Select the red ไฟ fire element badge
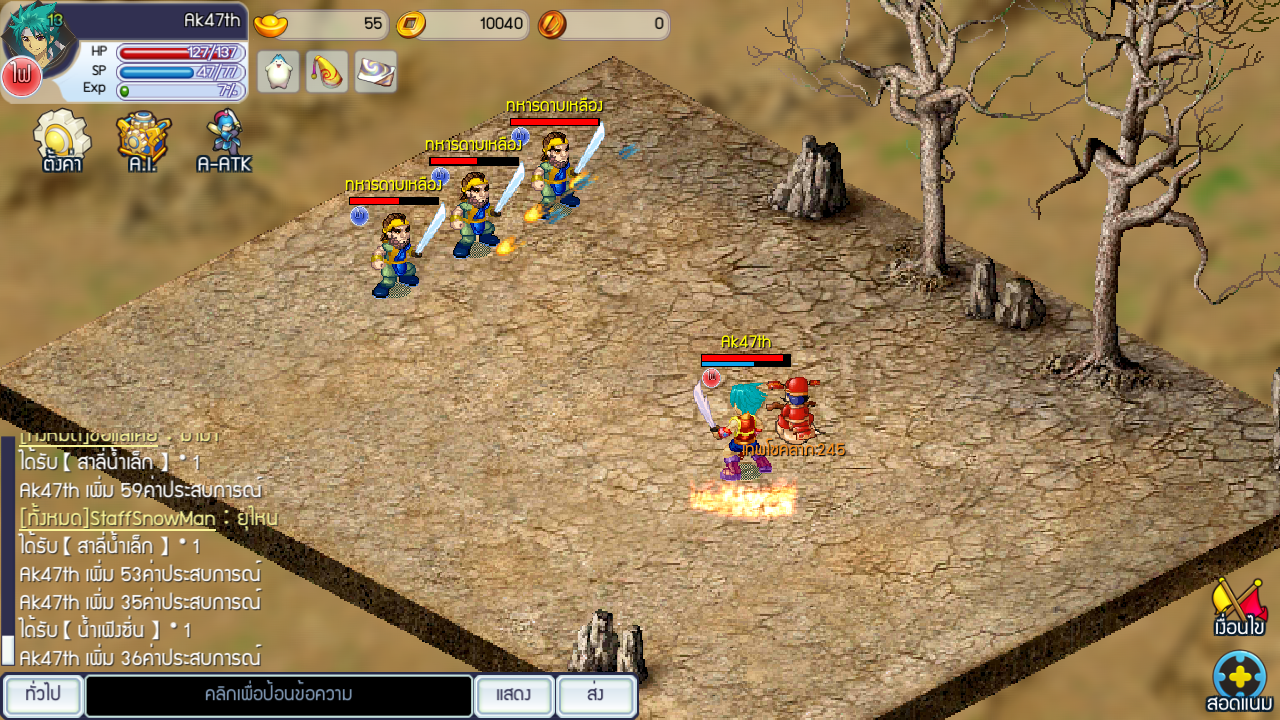The height and width of the screenshot is (720, 1280). pyautogui.click(x=21, y=77)
